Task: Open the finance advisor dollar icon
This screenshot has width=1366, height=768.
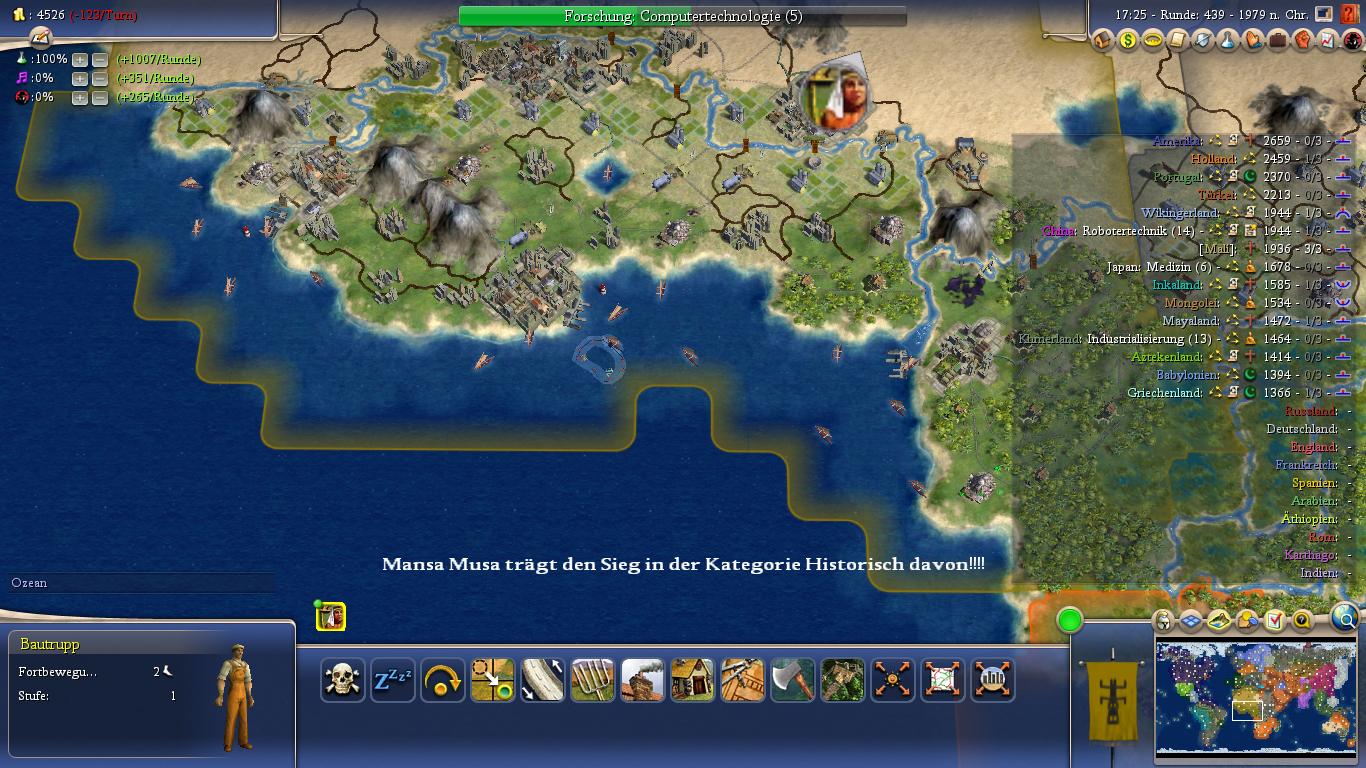Action: (x=1128, y=41)
